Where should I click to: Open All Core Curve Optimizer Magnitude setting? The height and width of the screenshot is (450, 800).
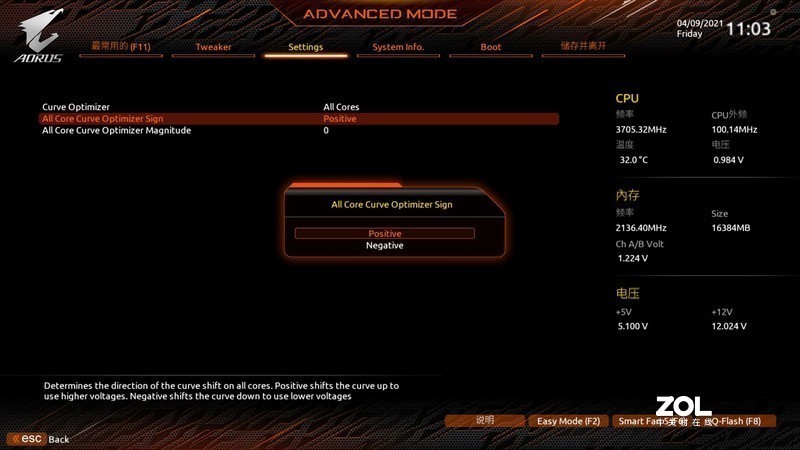[x=116, y=131]
